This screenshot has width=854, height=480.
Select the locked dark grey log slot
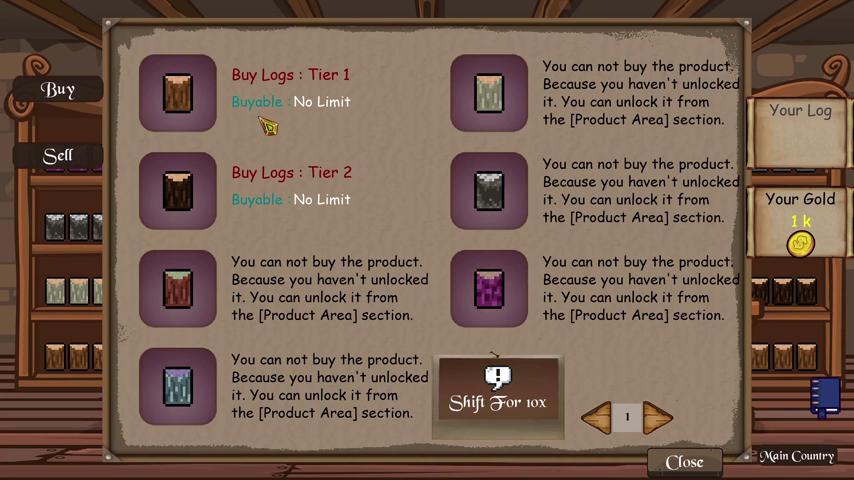pyautogui.click(x=489, y=191)
